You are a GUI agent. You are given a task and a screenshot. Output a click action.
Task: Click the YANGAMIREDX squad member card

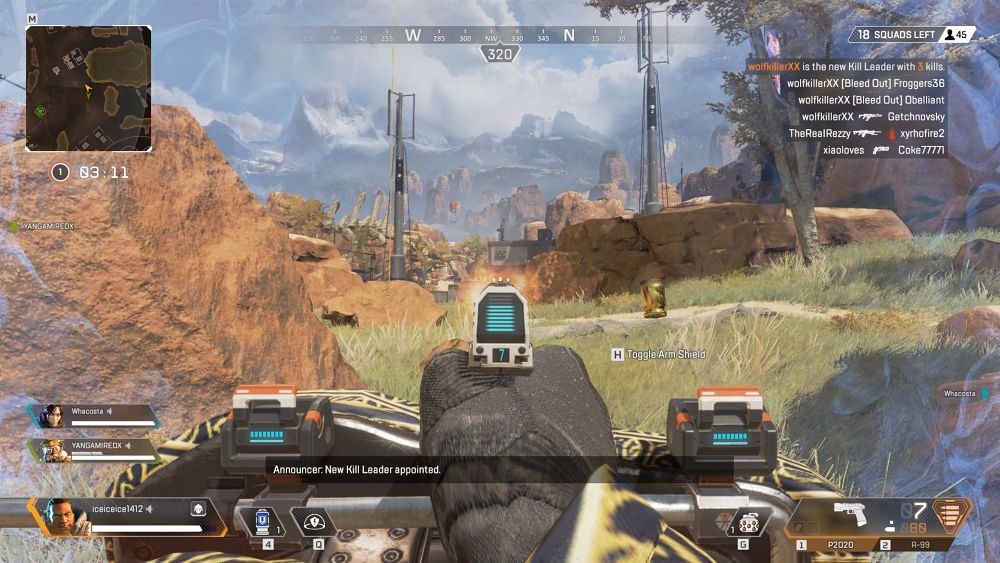[95, 450]
